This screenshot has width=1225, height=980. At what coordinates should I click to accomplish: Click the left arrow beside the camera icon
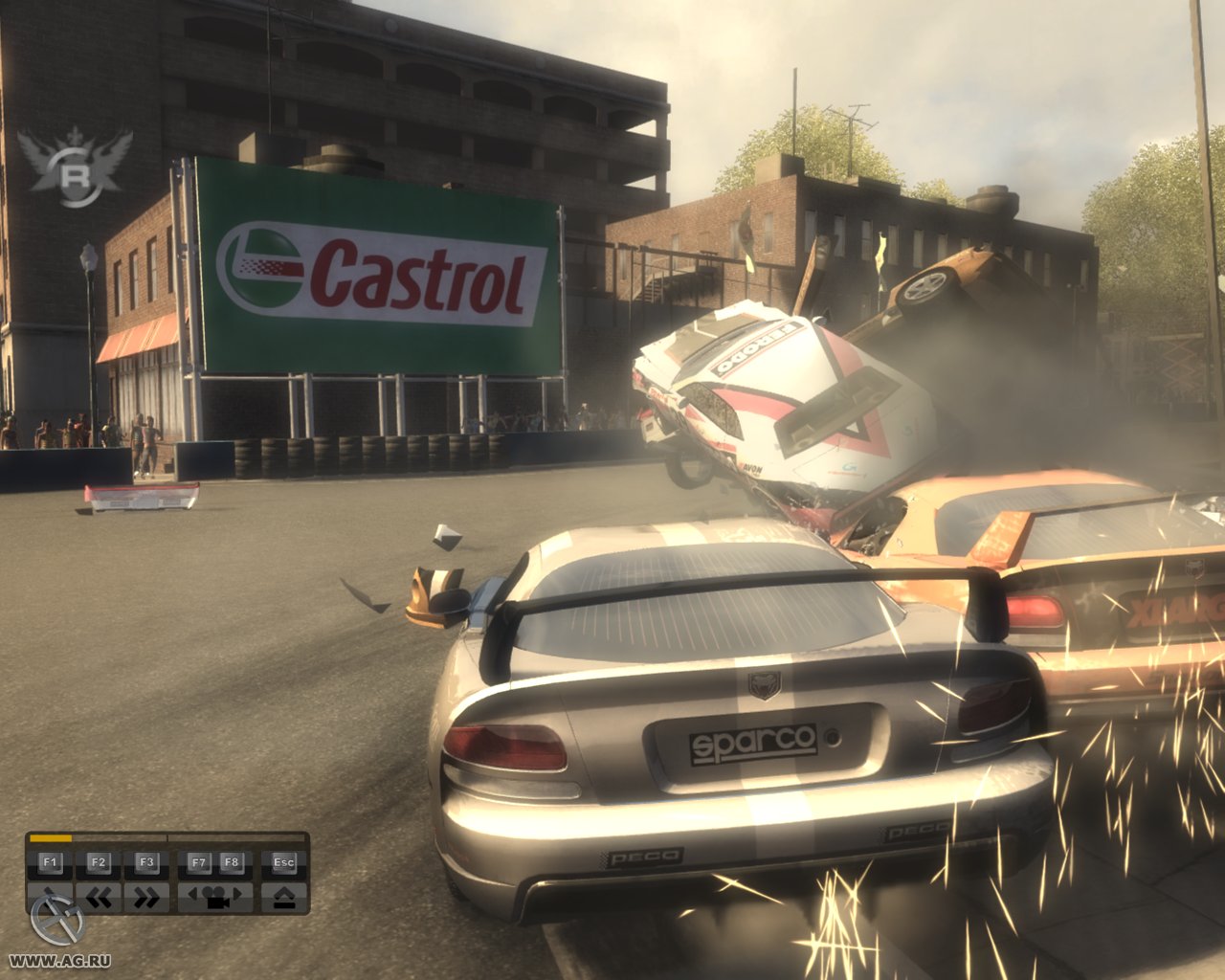[191, 893]
